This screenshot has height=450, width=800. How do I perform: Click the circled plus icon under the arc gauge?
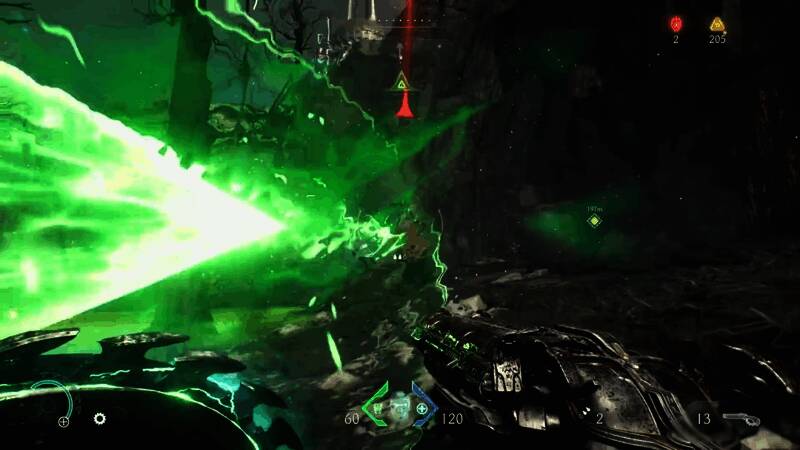(64, 421)
